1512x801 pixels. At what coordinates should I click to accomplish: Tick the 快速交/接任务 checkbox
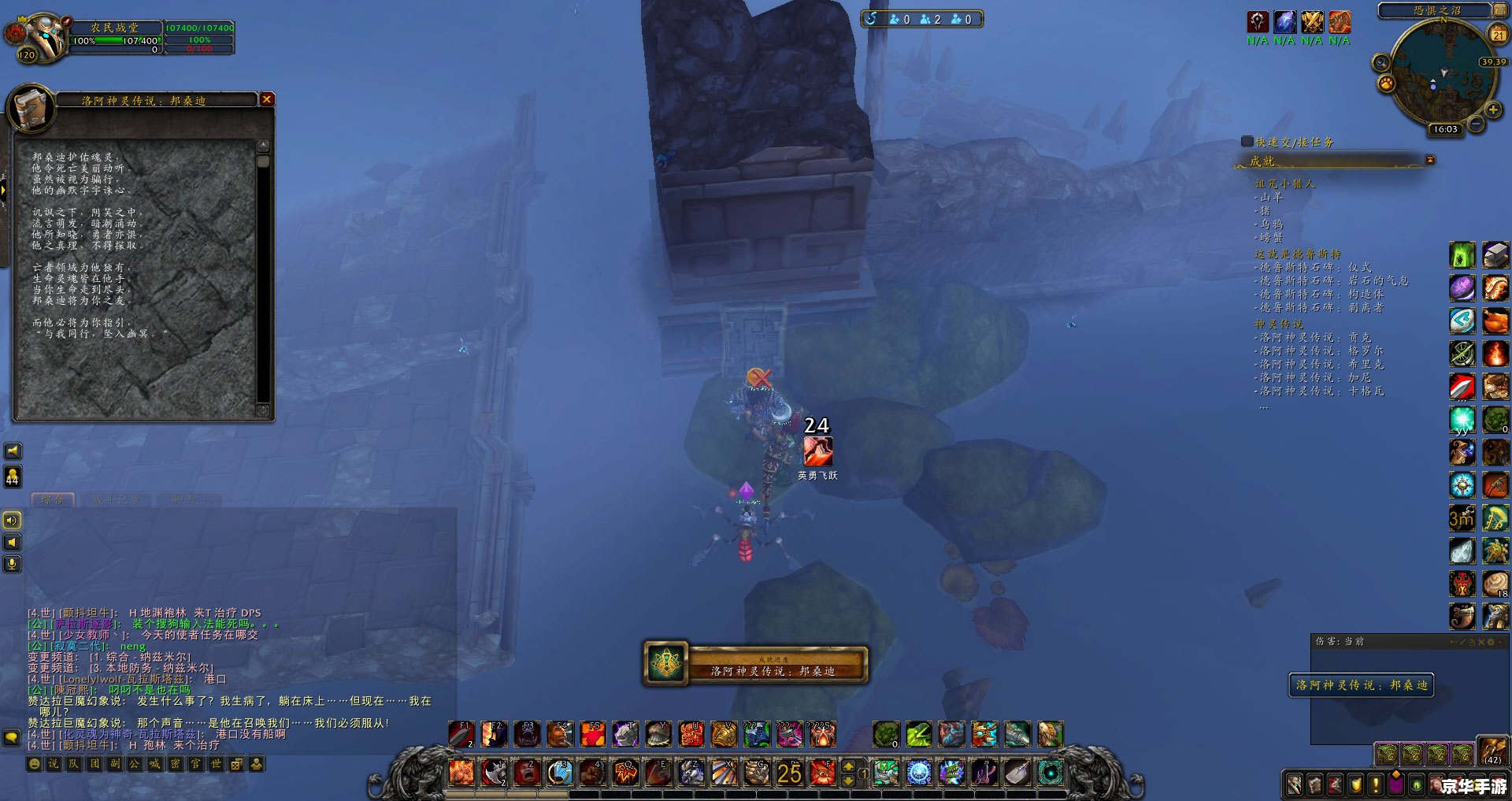click(1247, 142)
